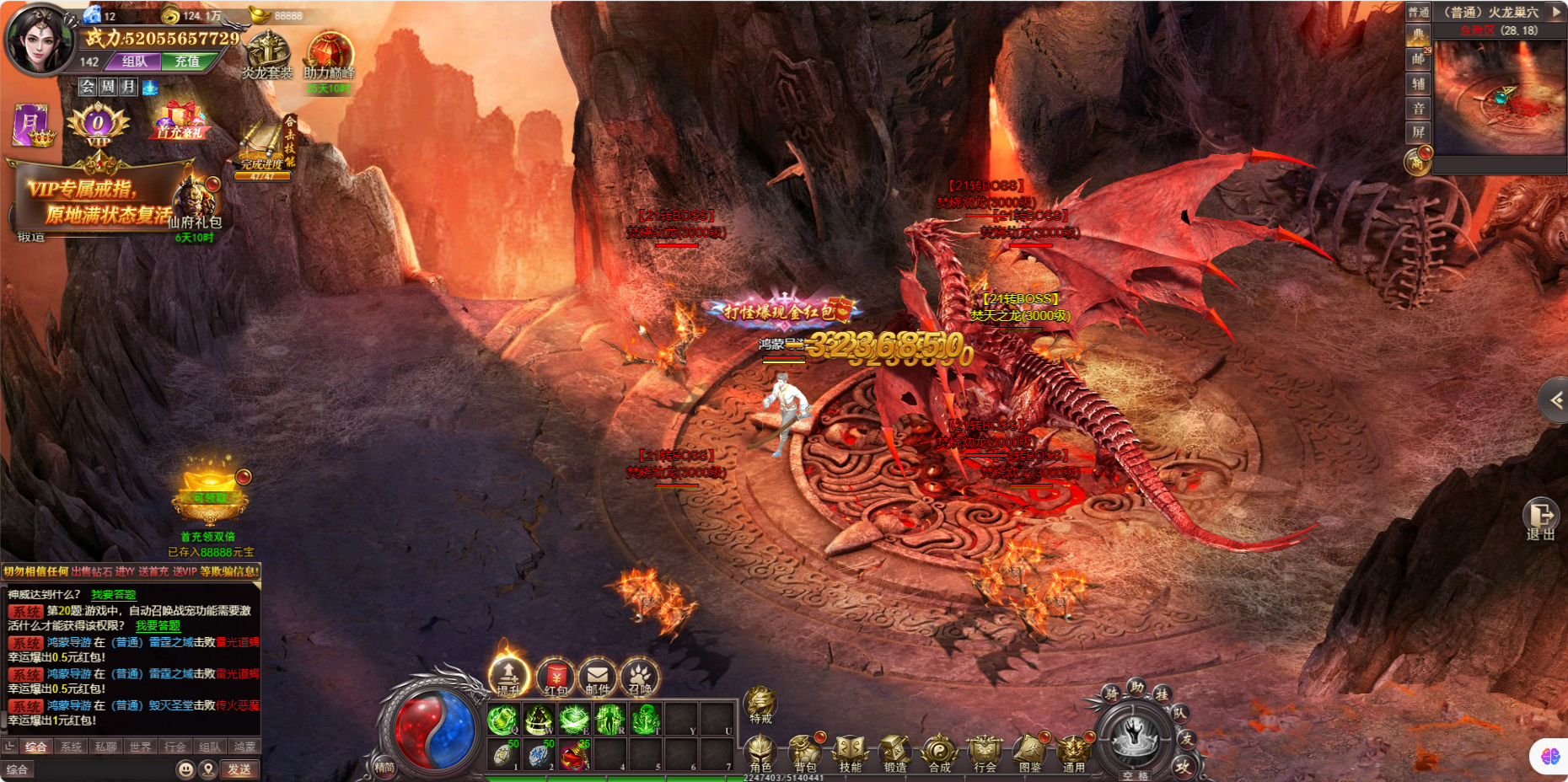Toggle the 音 sound button

pos(1418,109)
